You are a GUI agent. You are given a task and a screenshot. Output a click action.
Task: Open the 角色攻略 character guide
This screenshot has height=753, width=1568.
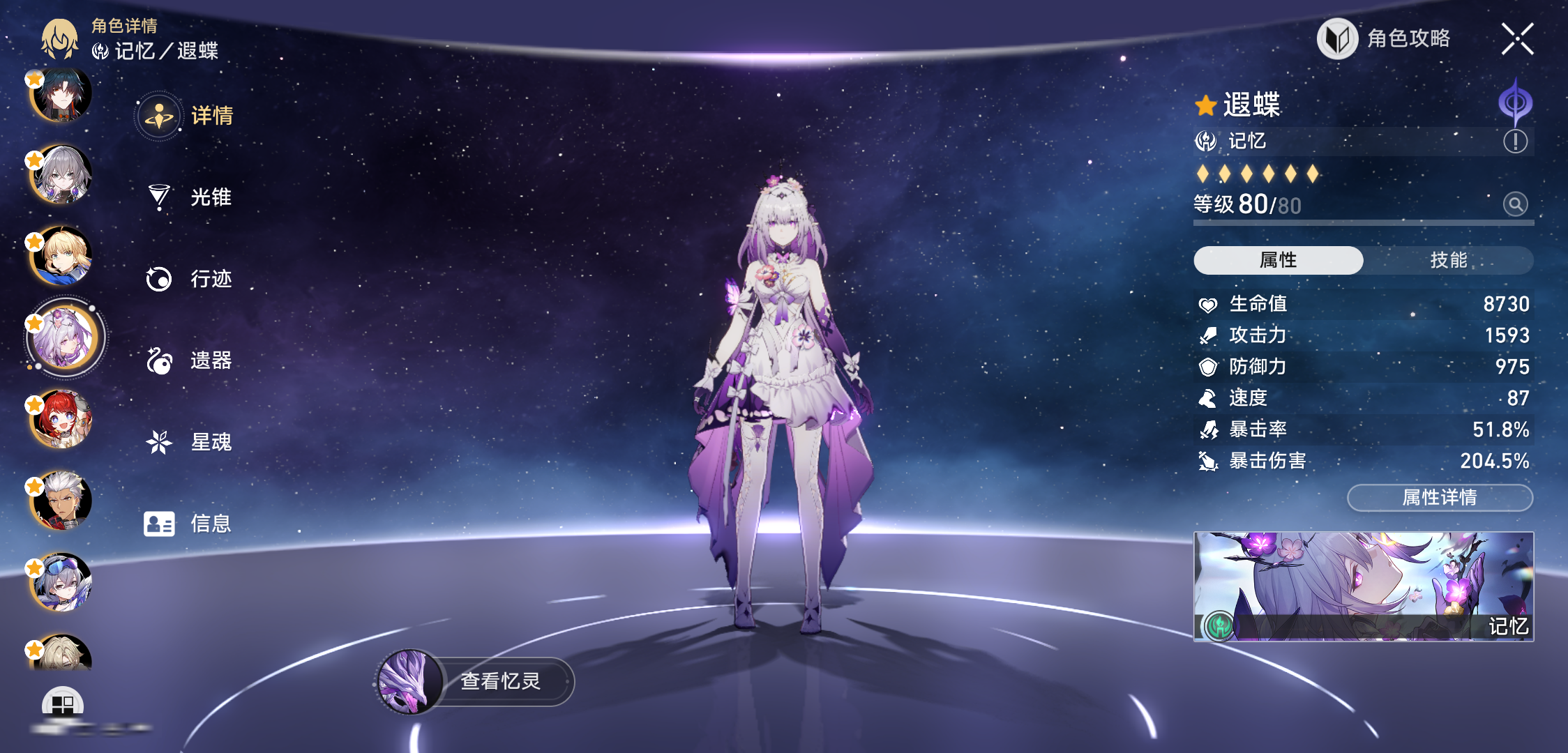(x=1385, y=38)
